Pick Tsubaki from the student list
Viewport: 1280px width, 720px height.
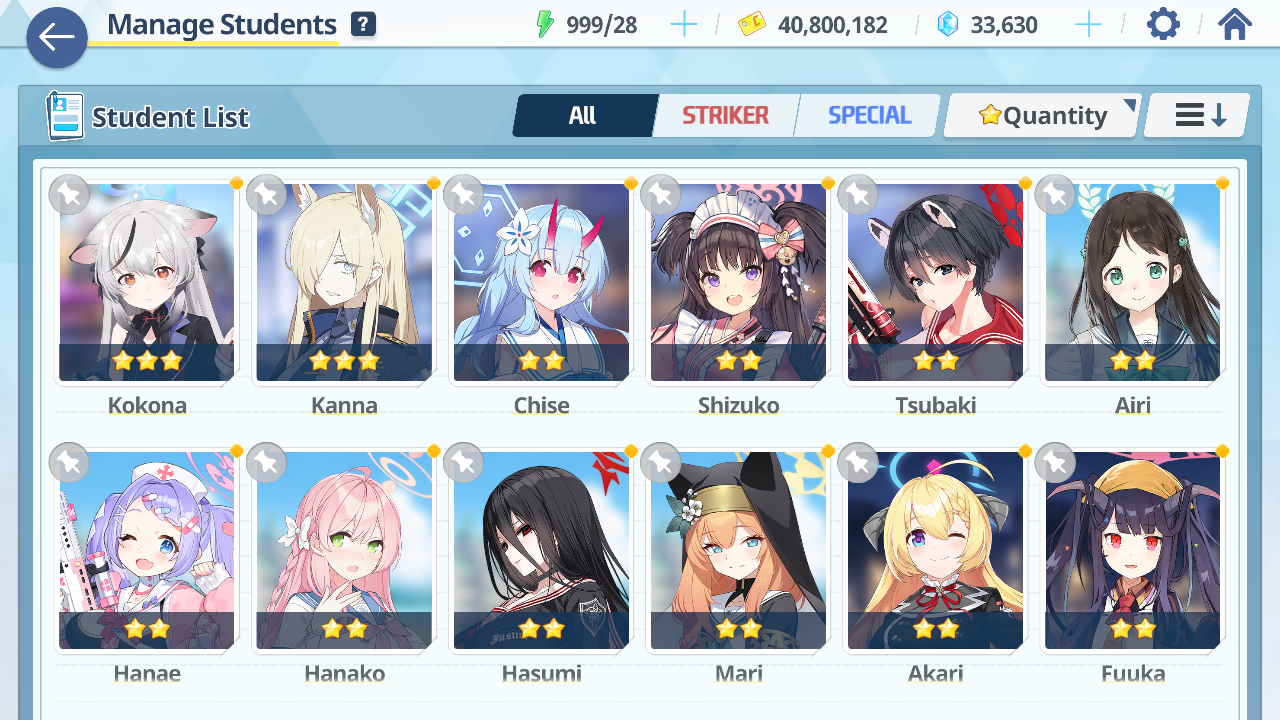[x=935, y=282]
